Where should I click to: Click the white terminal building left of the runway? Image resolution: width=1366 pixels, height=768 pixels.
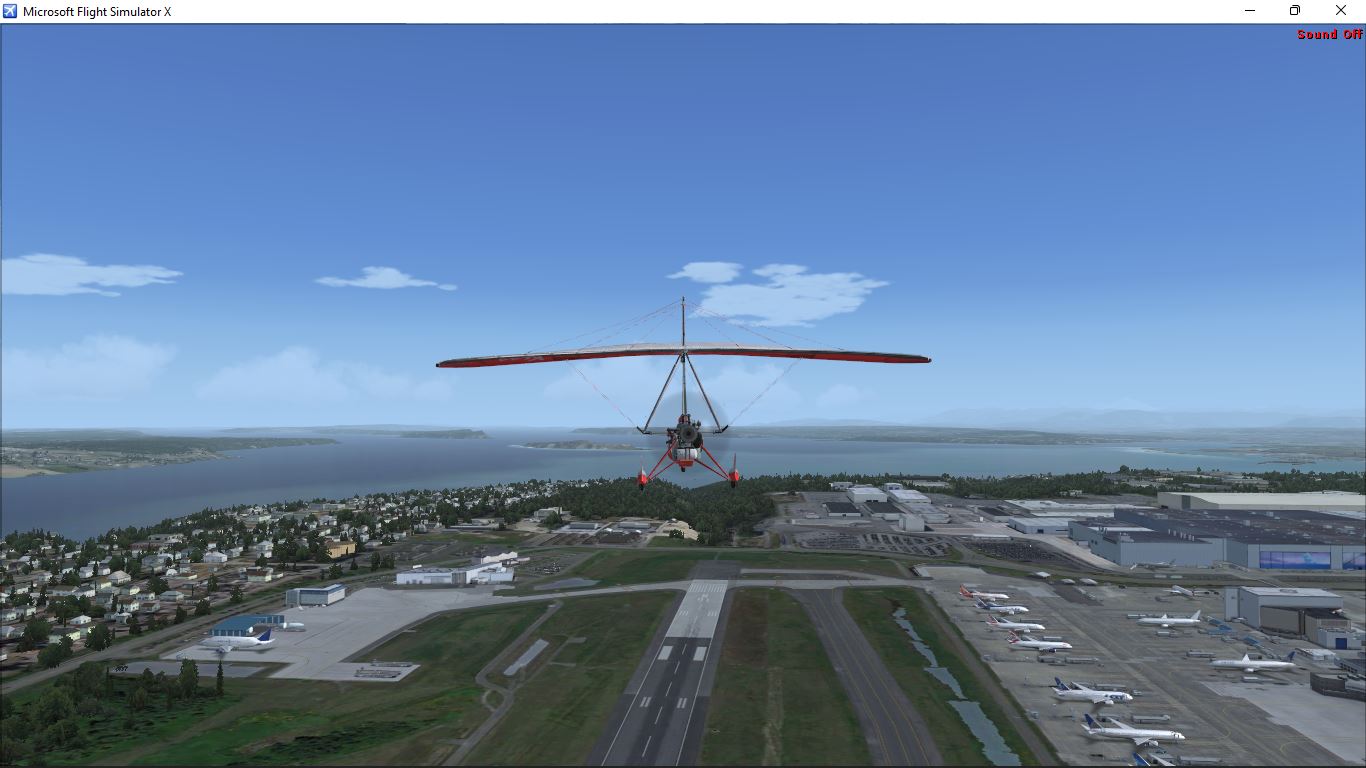pos(450,575)
